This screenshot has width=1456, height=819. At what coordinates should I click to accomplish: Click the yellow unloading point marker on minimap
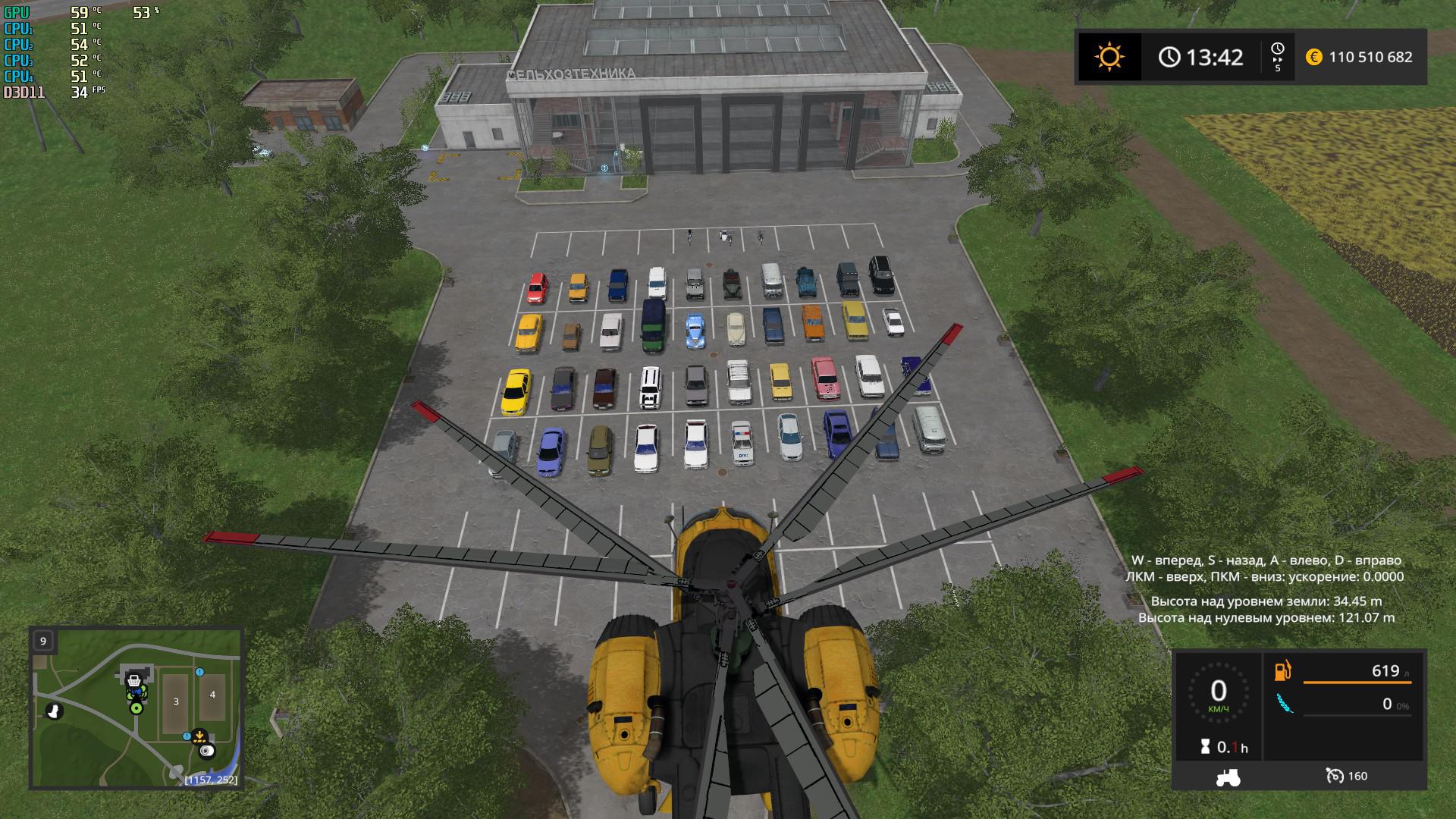199,735
